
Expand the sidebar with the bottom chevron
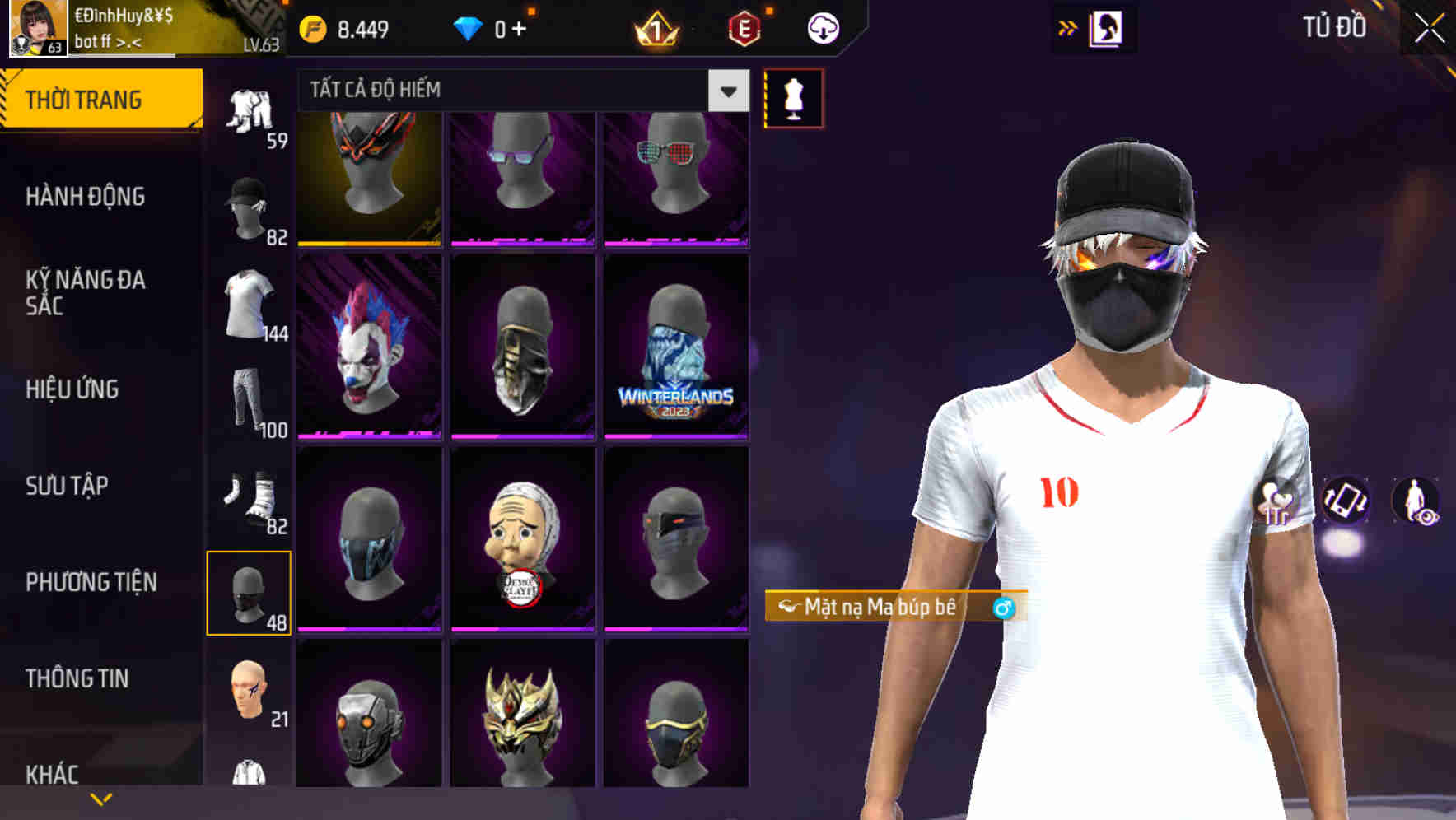[100, 797]
